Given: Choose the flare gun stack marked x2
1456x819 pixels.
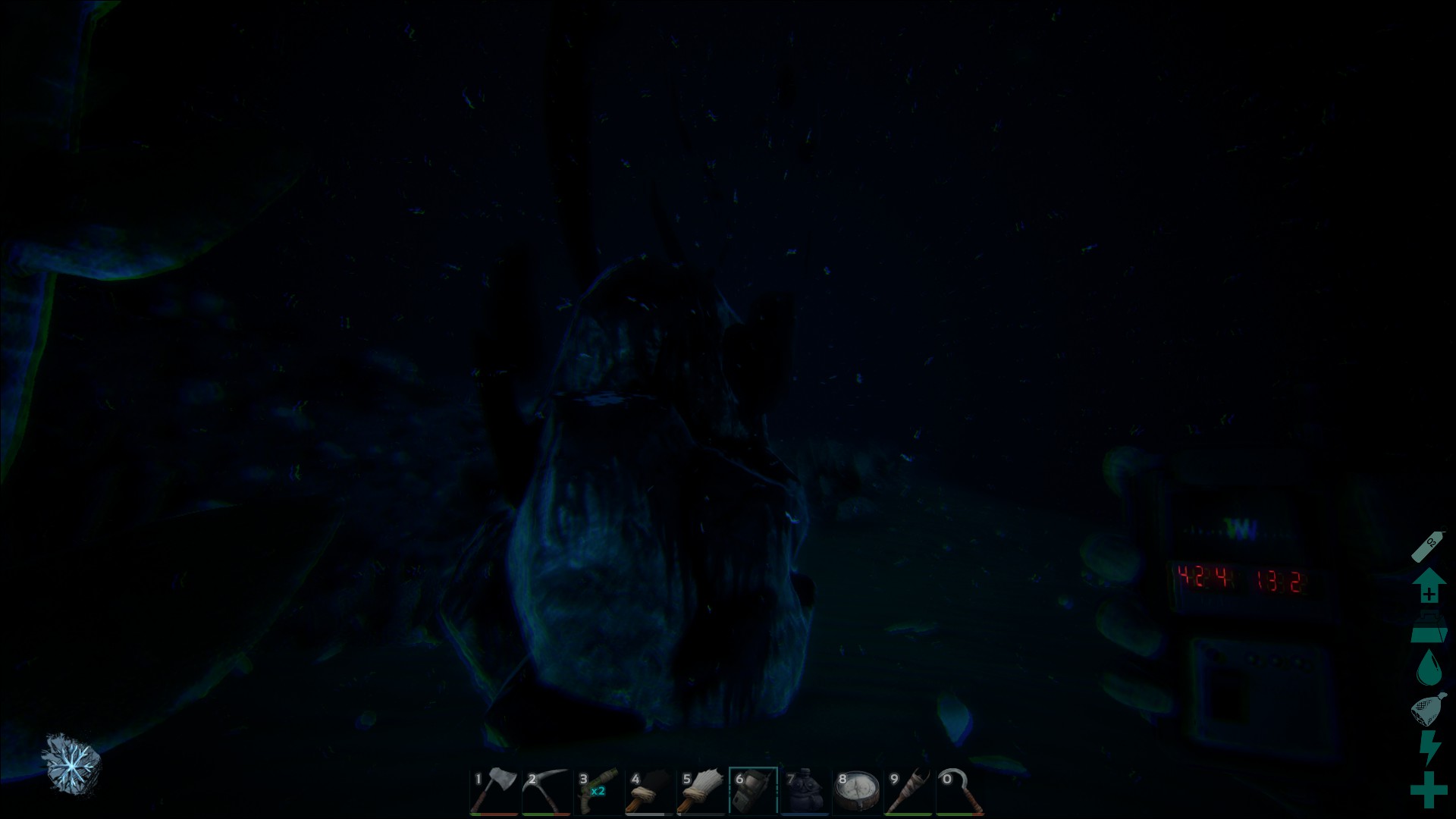Looking at the screenshot, I should pos(598,791).
